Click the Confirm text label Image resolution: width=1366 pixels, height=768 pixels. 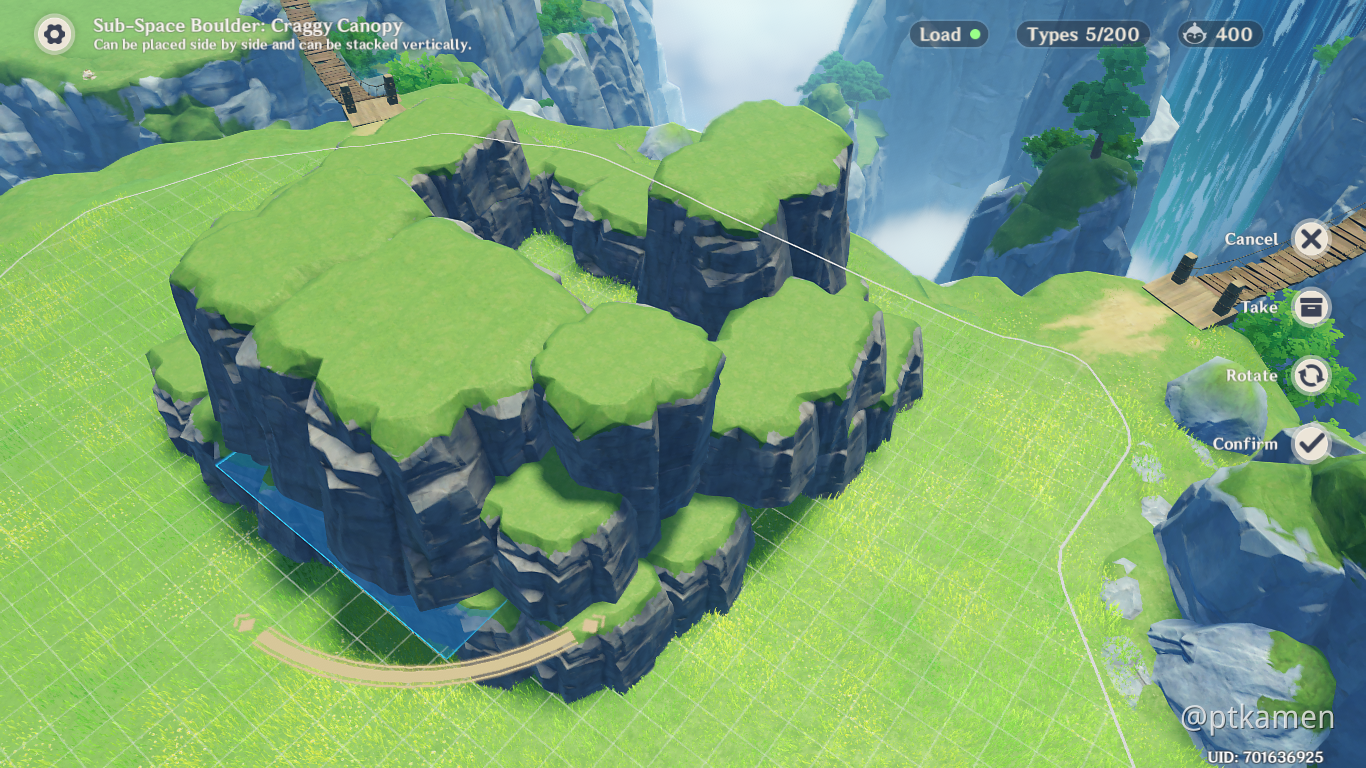[1247, 443]
